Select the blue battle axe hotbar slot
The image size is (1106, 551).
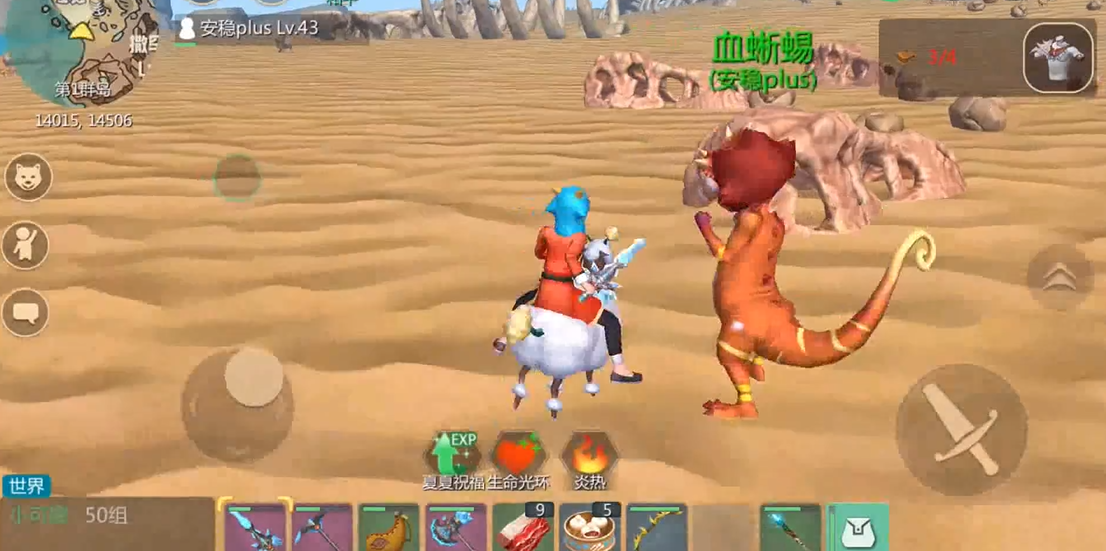[x=455, y=527]
